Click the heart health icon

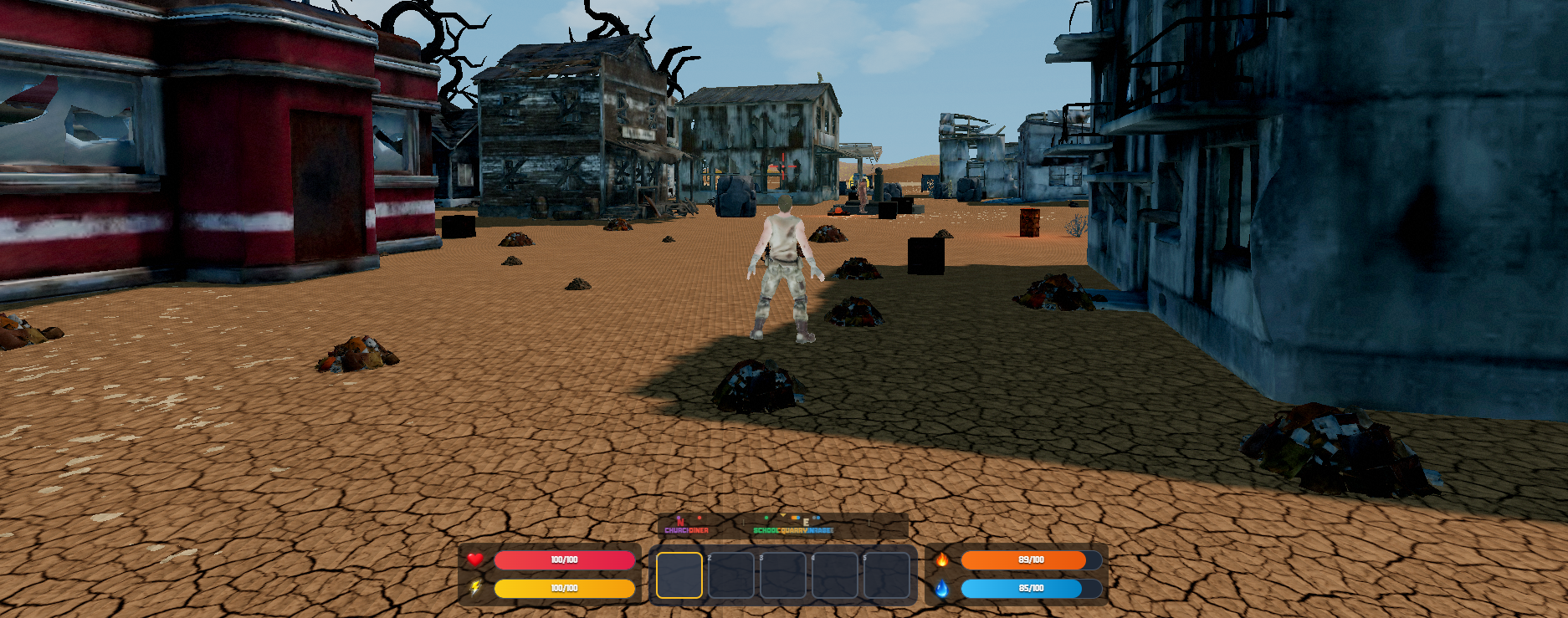[475, 561]
